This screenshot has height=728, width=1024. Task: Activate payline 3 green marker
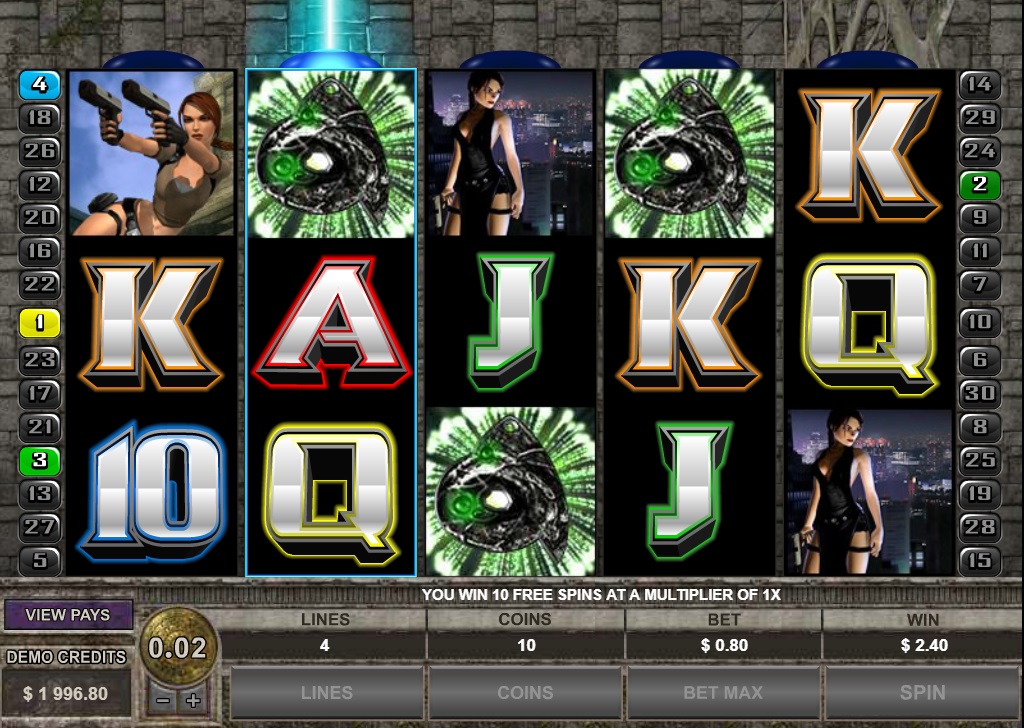[40, 461]
